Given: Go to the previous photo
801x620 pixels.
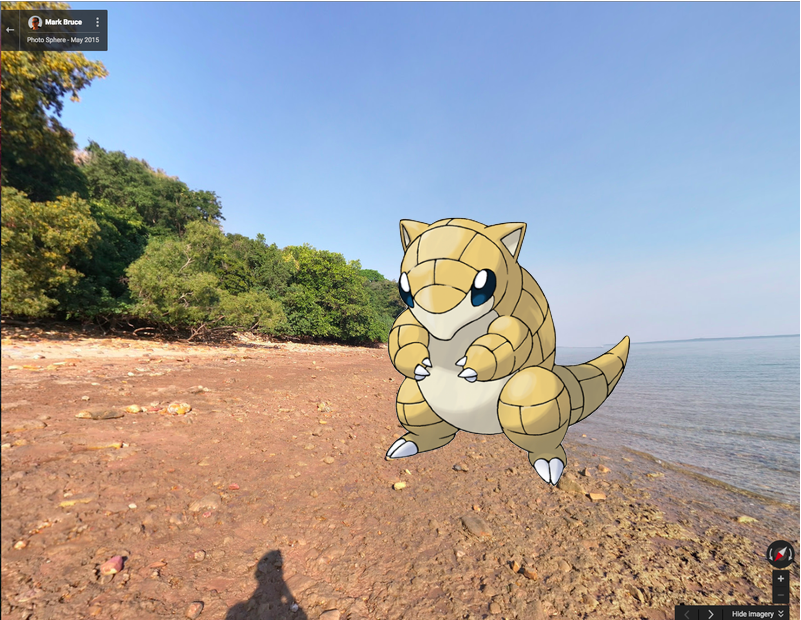Looking at the screenshot, I should [688, 613].
